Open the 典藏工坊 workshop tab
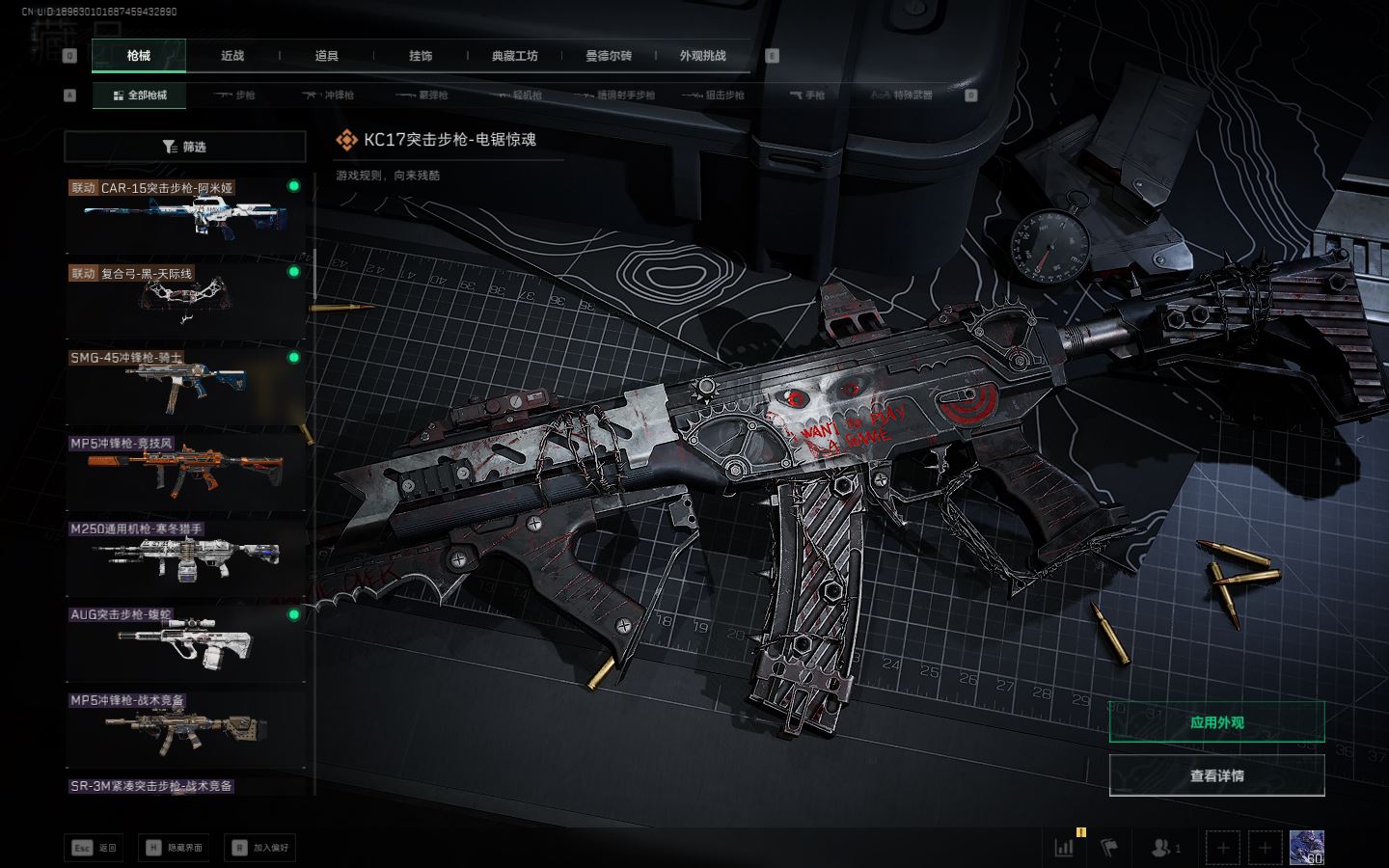The height and width of the screenshot is (868, 1389). tap(515, 56)
